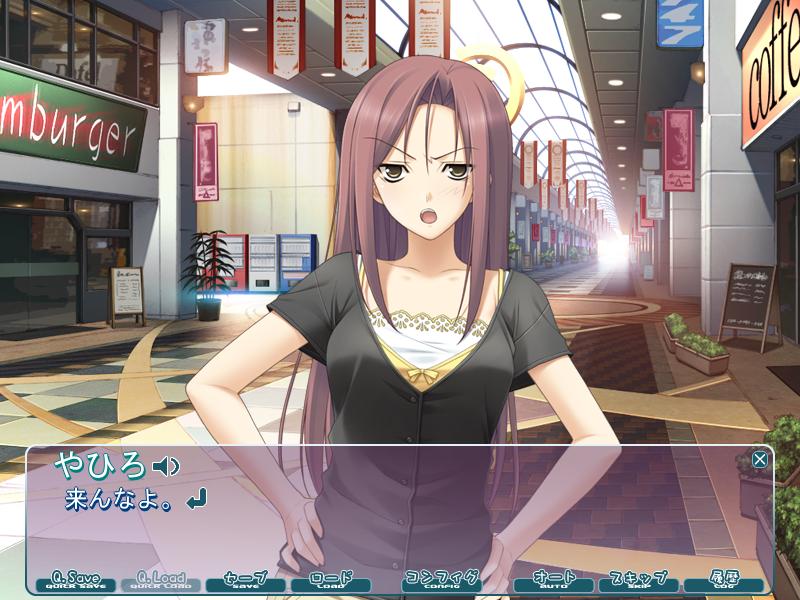The height and width of the screenshot is (600, 800).
Task: Open the コンフィグ config settings
Action: click(441, 580)
